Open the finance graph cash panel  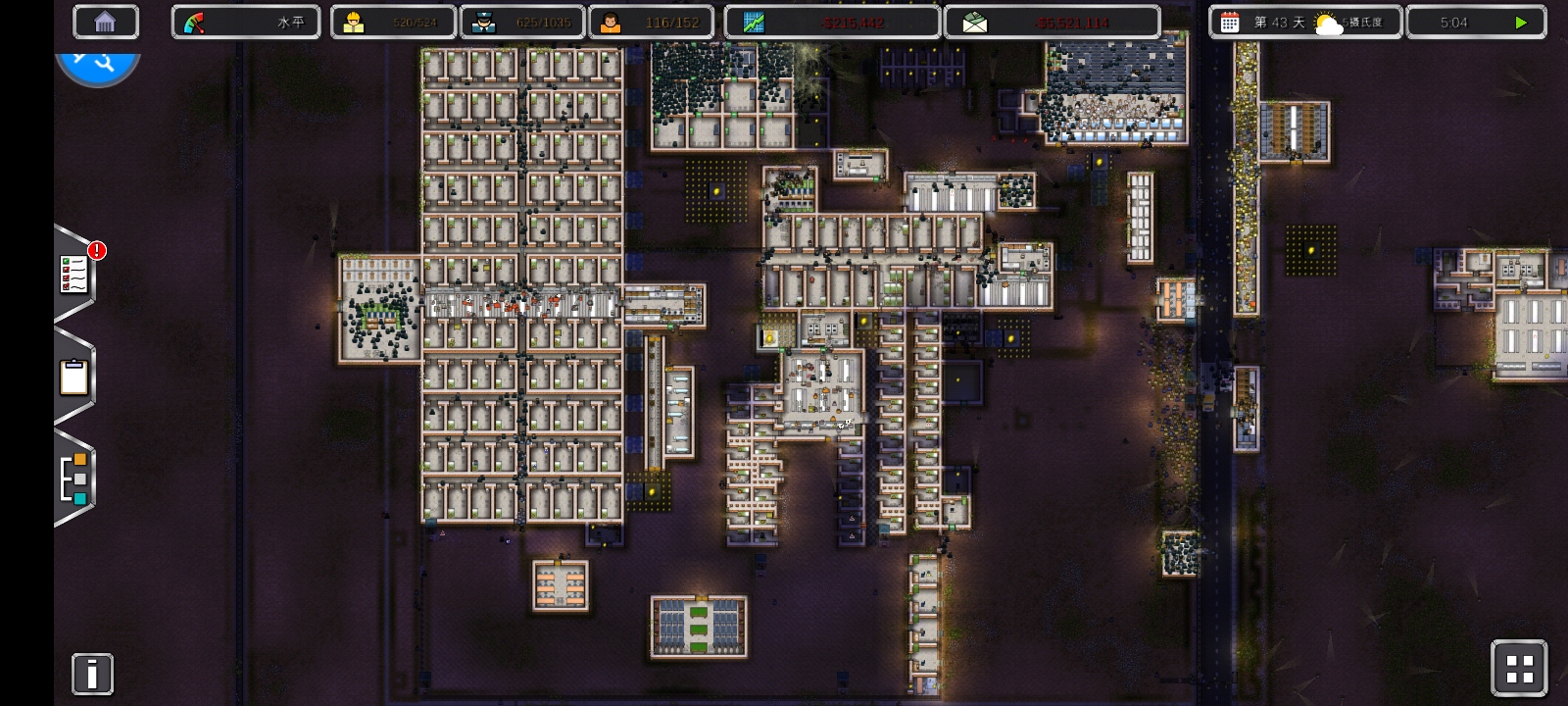click(832, 22)
